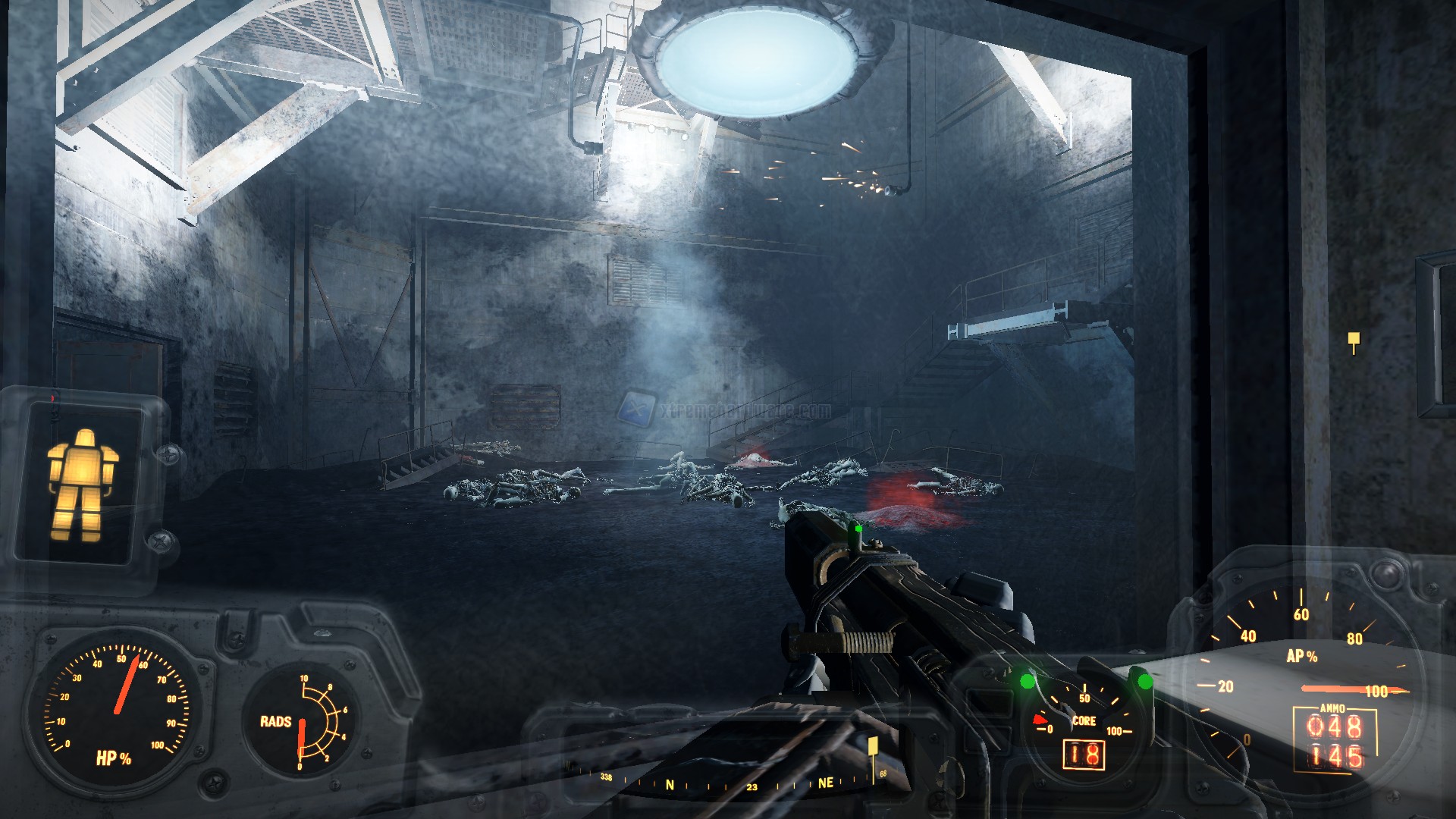Click the yellow objective marker on the compass
Viewport: 1456px width, 819px height.
(x=873, y=746)
